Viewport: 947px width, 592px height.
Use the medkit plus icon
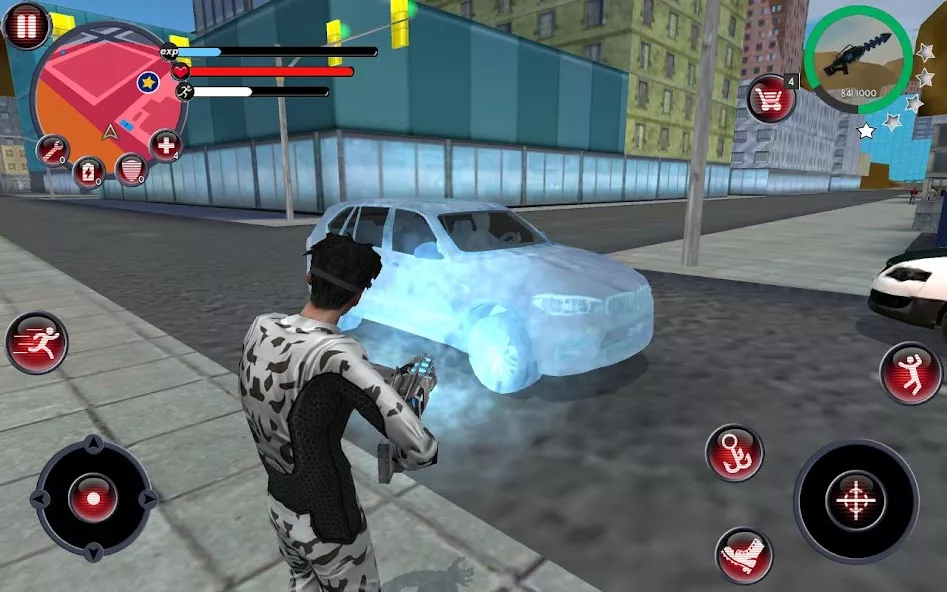click(x=166, y=146)
